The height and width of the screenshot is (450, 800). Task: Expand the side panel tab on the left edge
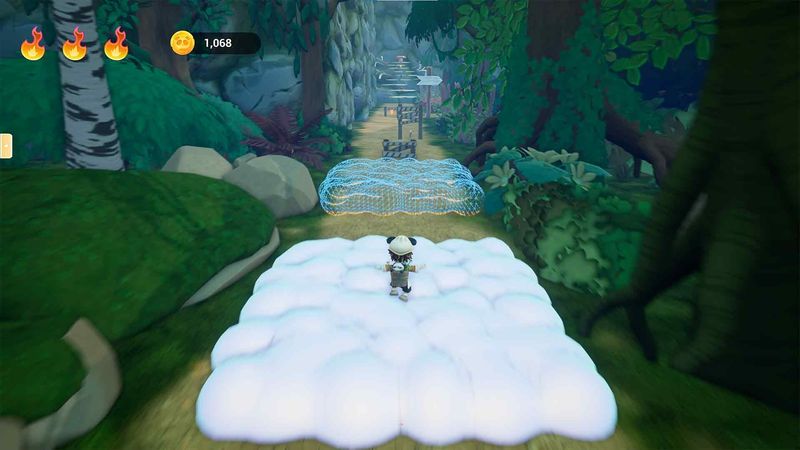point(4,145)
